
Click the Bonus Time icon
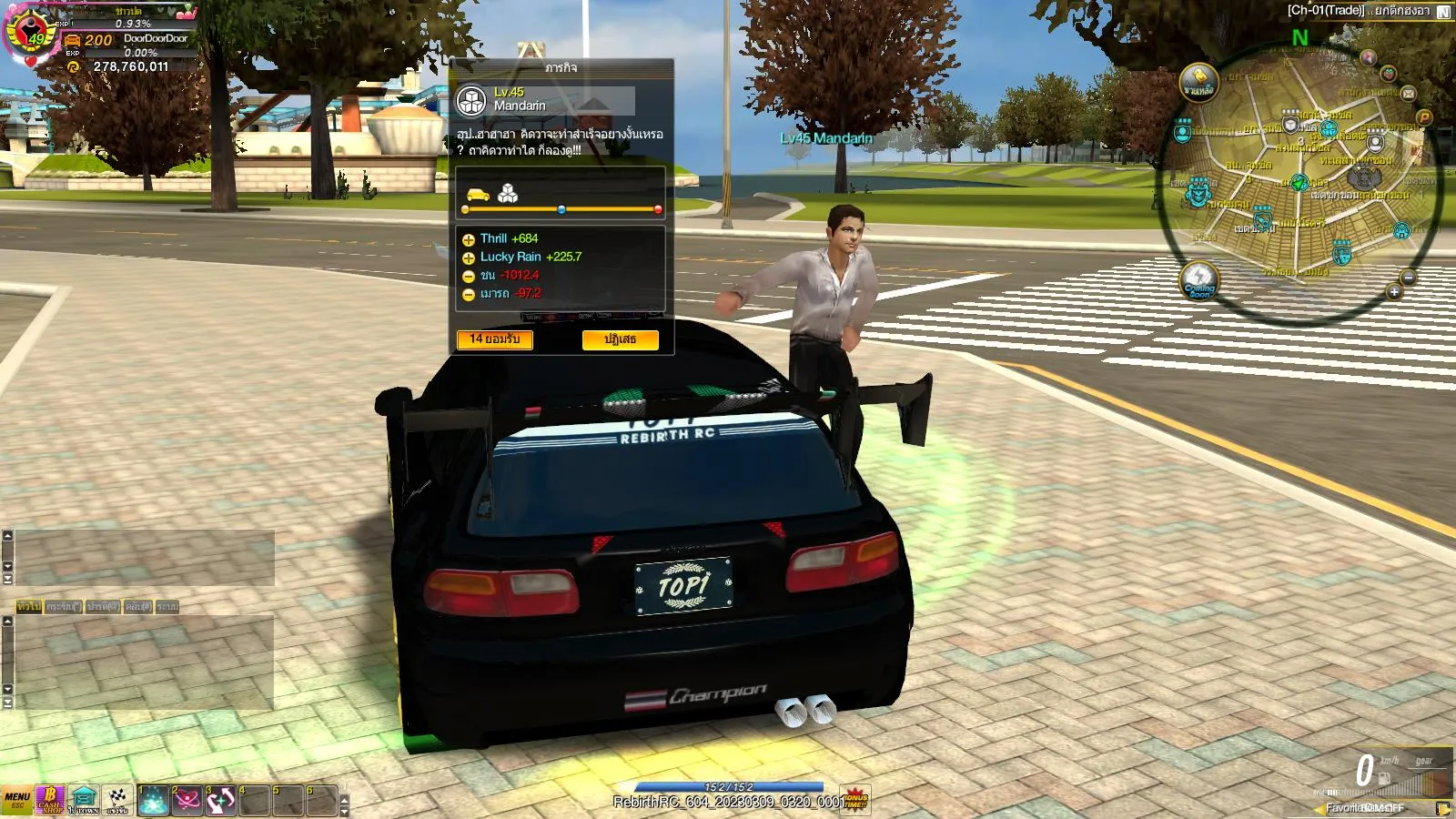coord(855,799)
